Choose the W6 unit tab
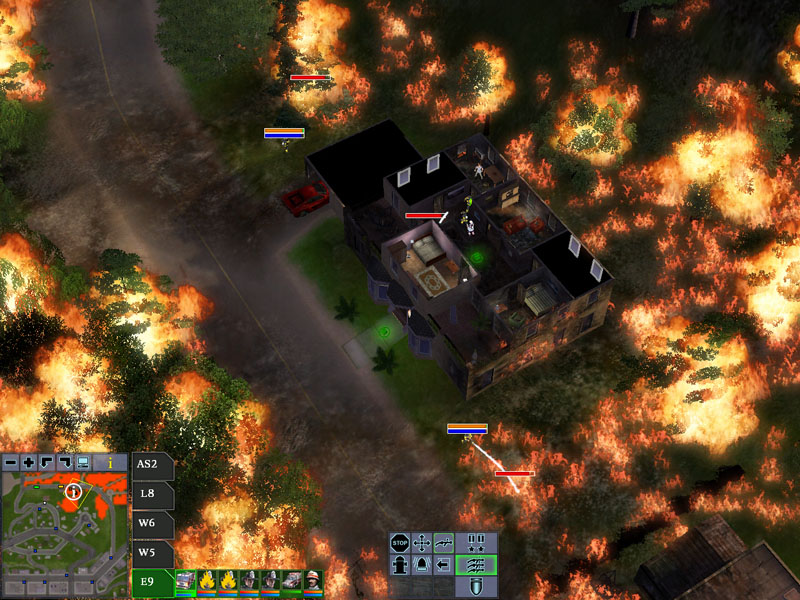 pyautogui.click(x=149, y=522)
